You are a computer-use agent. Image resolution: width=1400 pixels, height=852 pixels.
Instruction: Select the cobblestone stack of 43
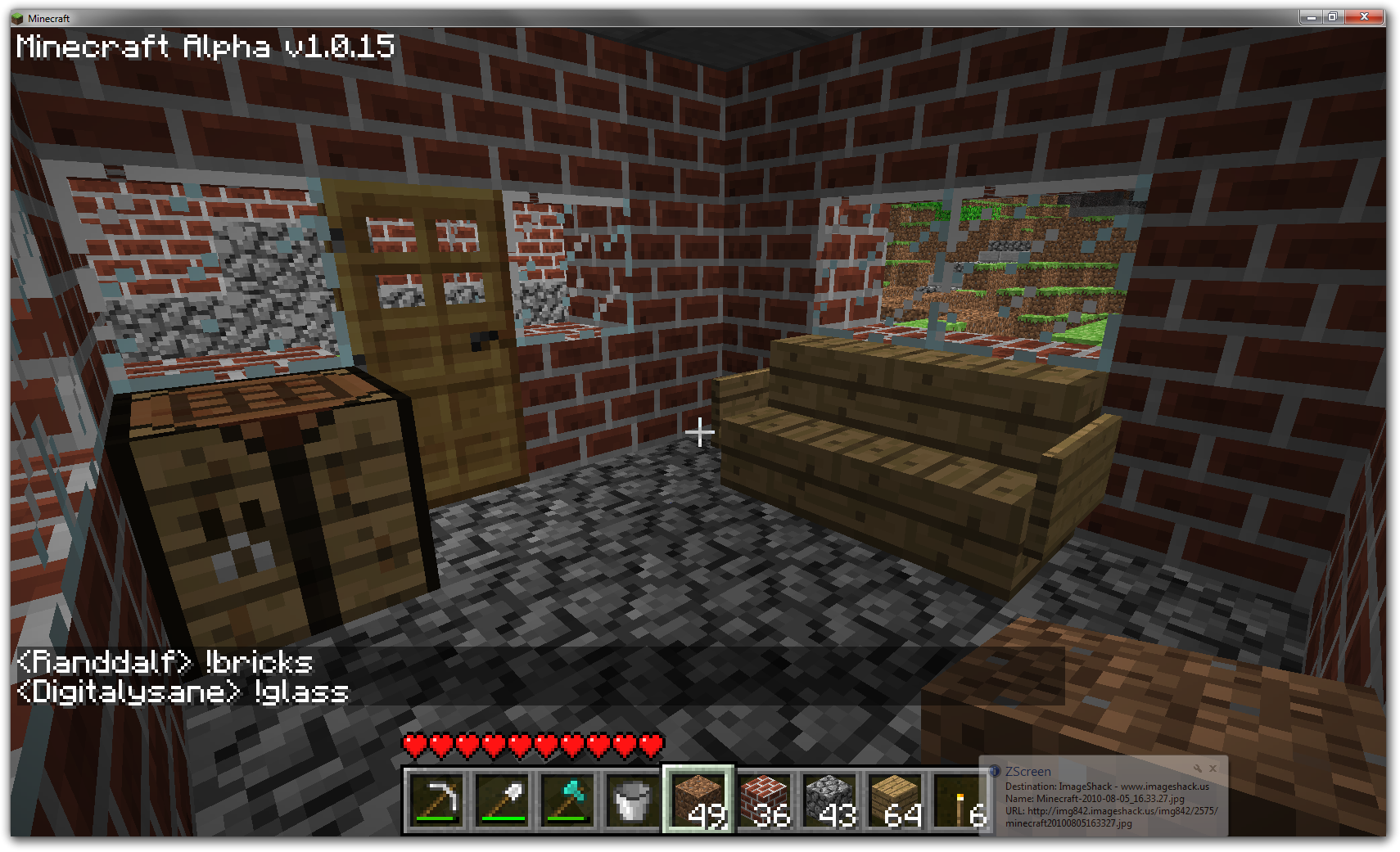[829, 800]
